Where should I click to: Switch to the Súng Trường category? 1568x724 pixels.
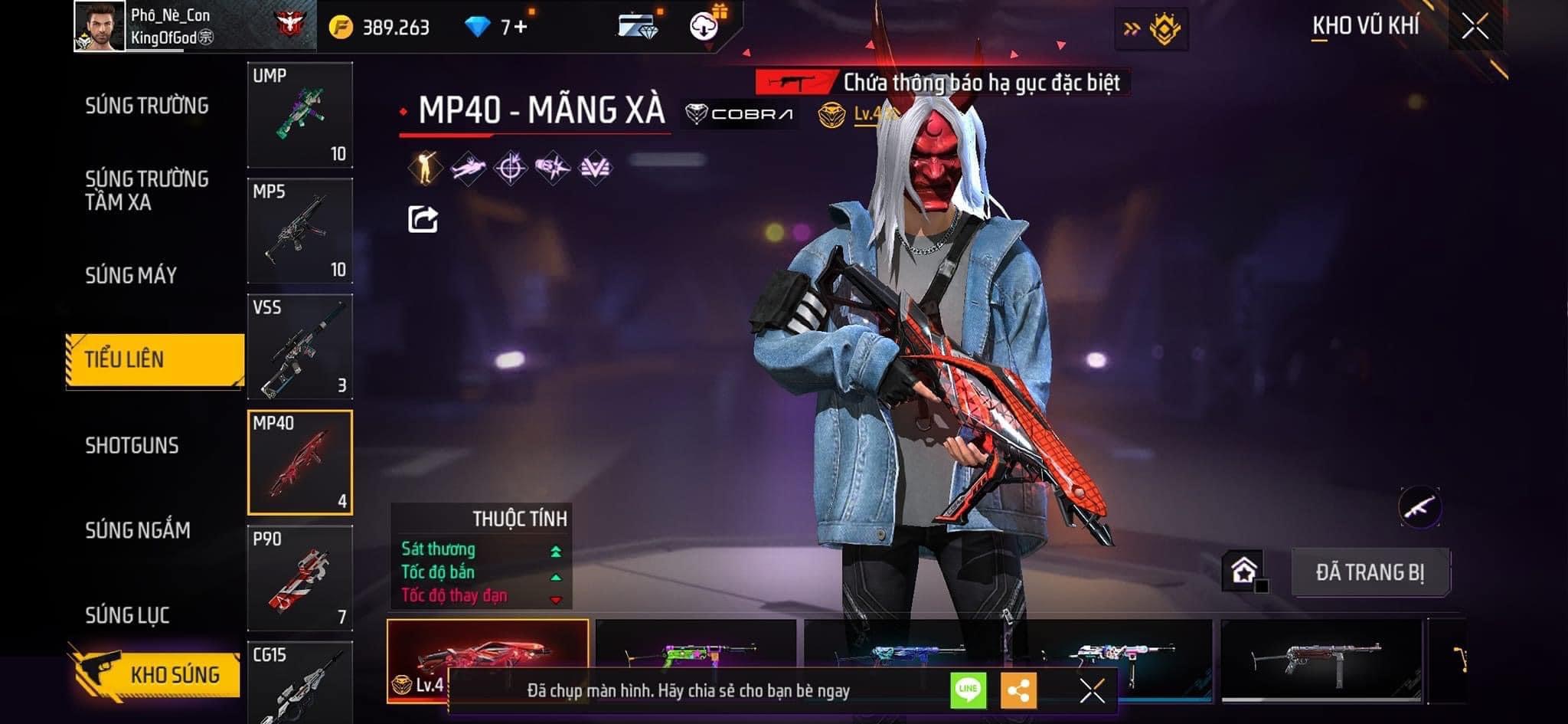146,106
